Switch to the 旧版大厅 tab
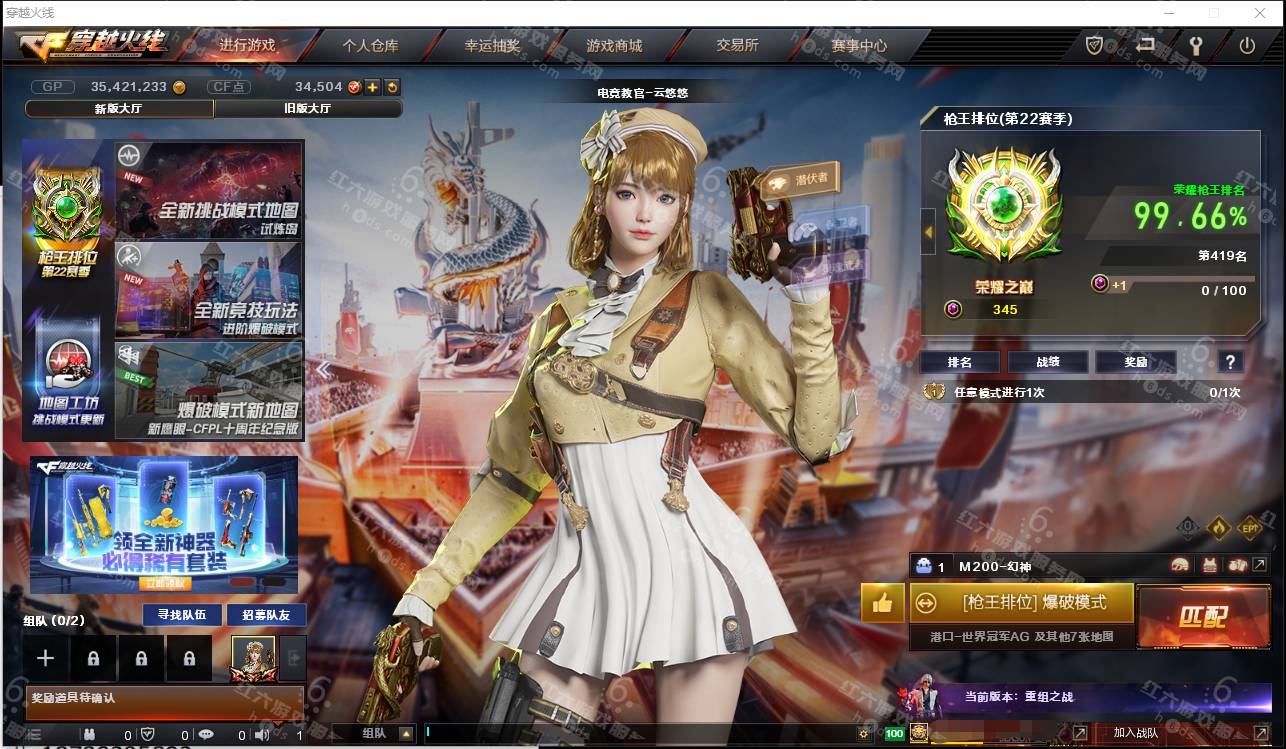Image resolution: width=1286 pixels, height=749 pixels. click(x=309, y=108)
